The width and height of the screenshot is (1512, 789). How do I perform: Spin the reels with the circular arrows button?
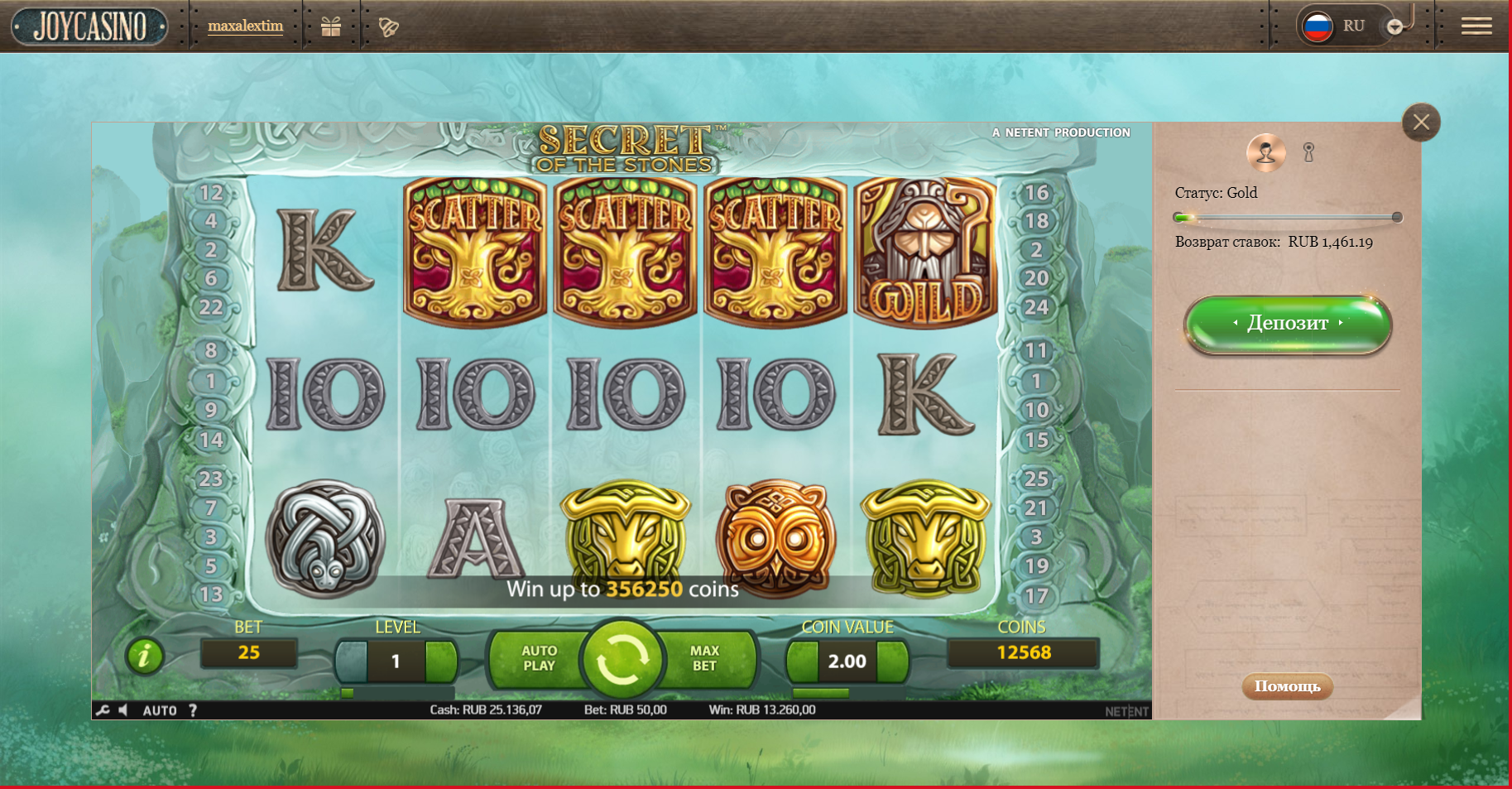point(622,660)
